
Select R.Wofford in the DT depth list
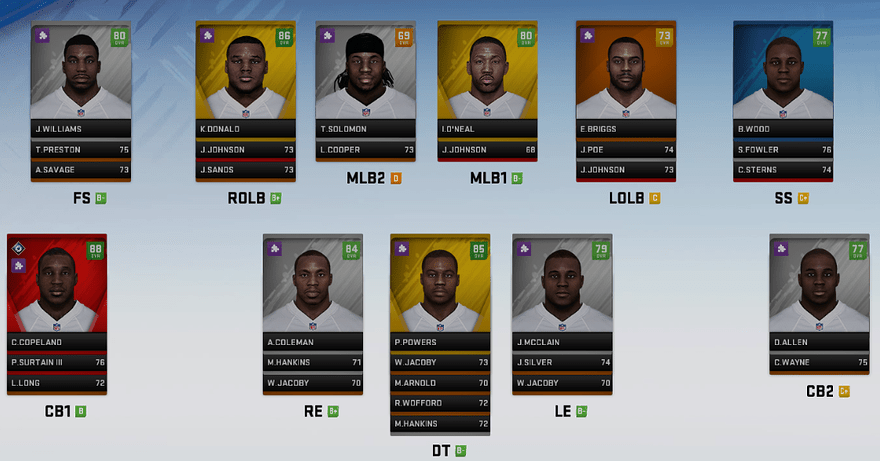439,402
